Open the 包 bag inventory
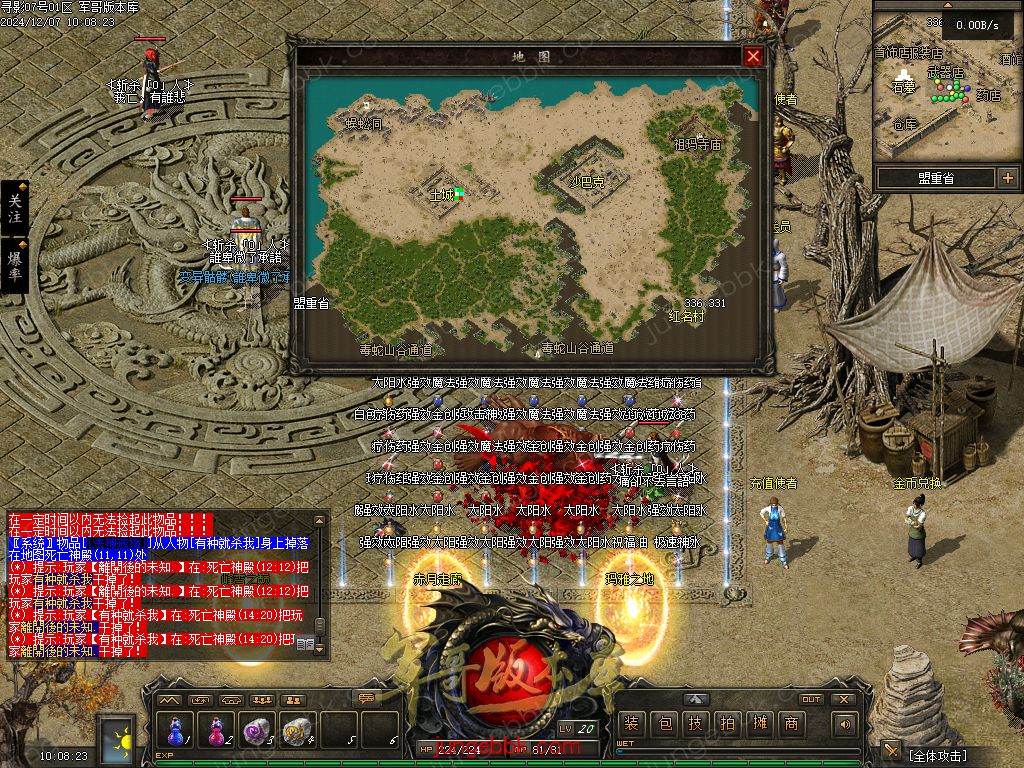Viewport: 1024px width, 768px height. [x=663, y=724]
